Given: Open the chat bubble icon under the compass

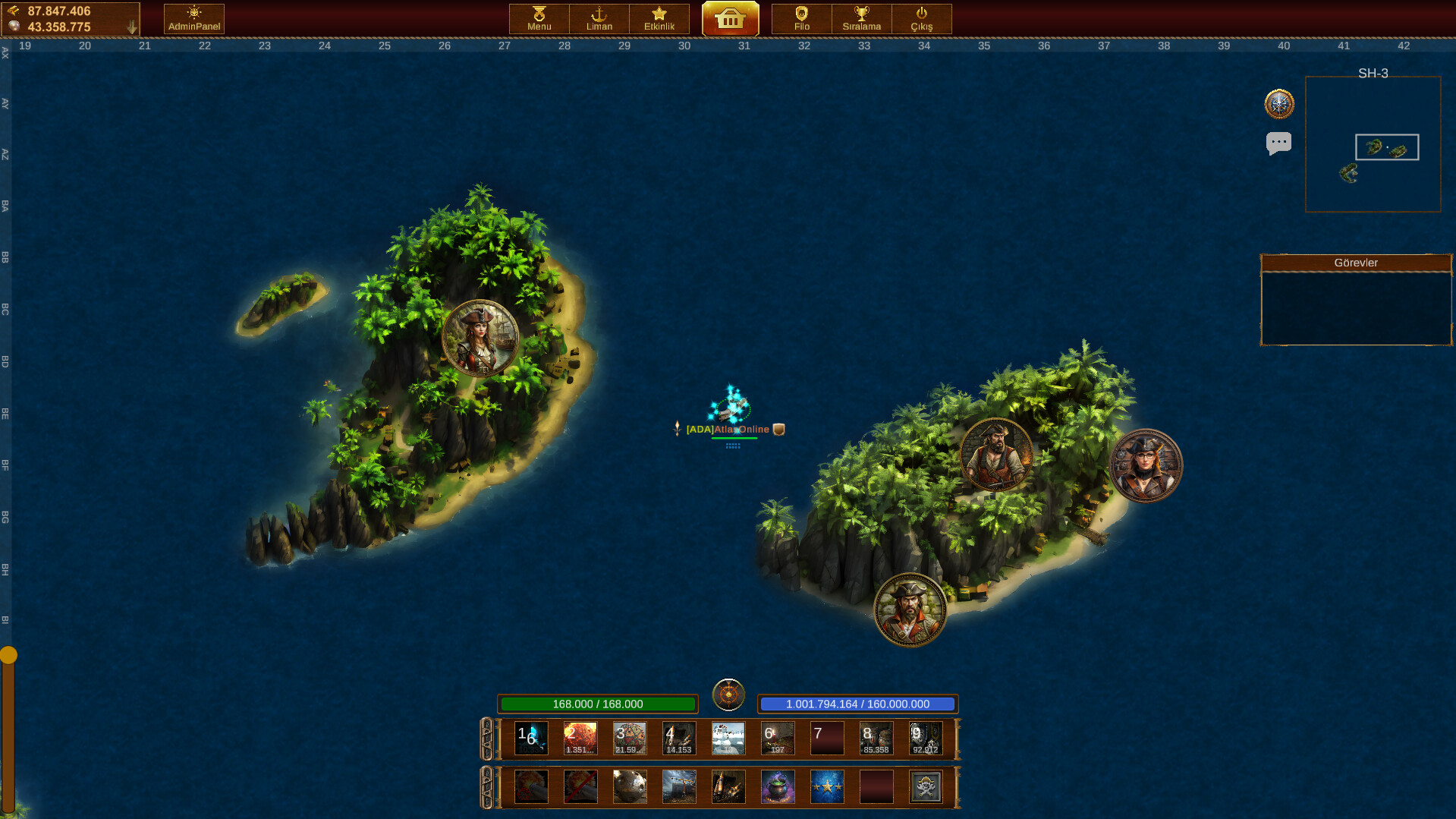Looking at the screenshot, I should pyautogui.click(x=1278, y=143).
